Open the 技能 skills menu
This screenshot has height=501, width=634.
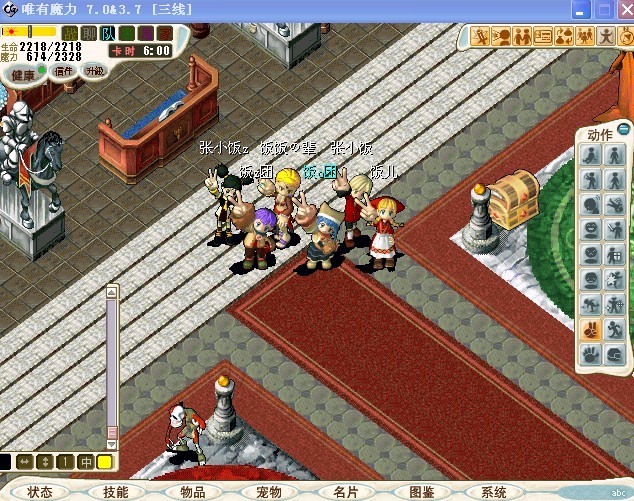pos(115,492)
